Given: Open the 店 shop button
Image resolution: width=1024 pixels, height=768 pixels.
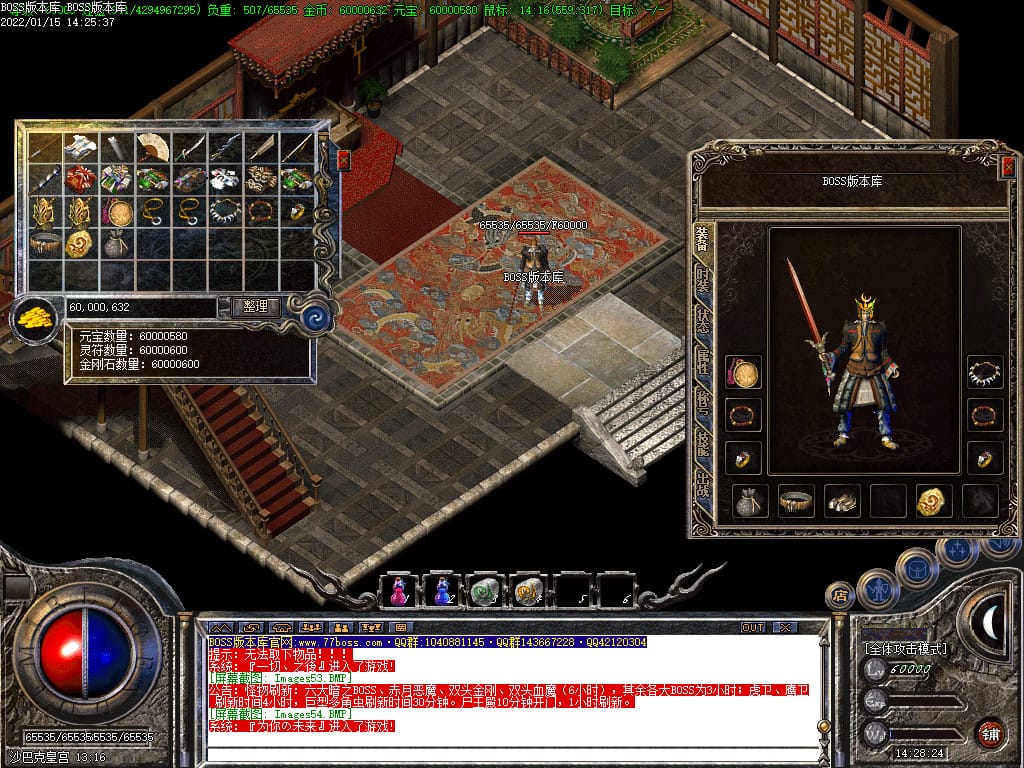Looking at the screenshot, I should pos(840,596).
